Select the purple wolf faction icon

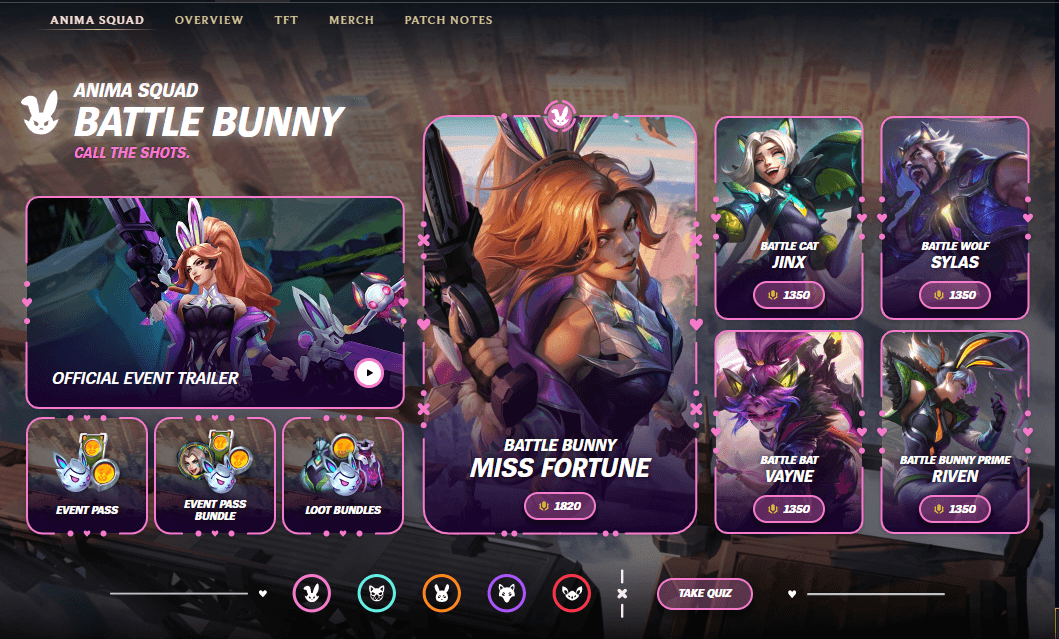point(506,594)
